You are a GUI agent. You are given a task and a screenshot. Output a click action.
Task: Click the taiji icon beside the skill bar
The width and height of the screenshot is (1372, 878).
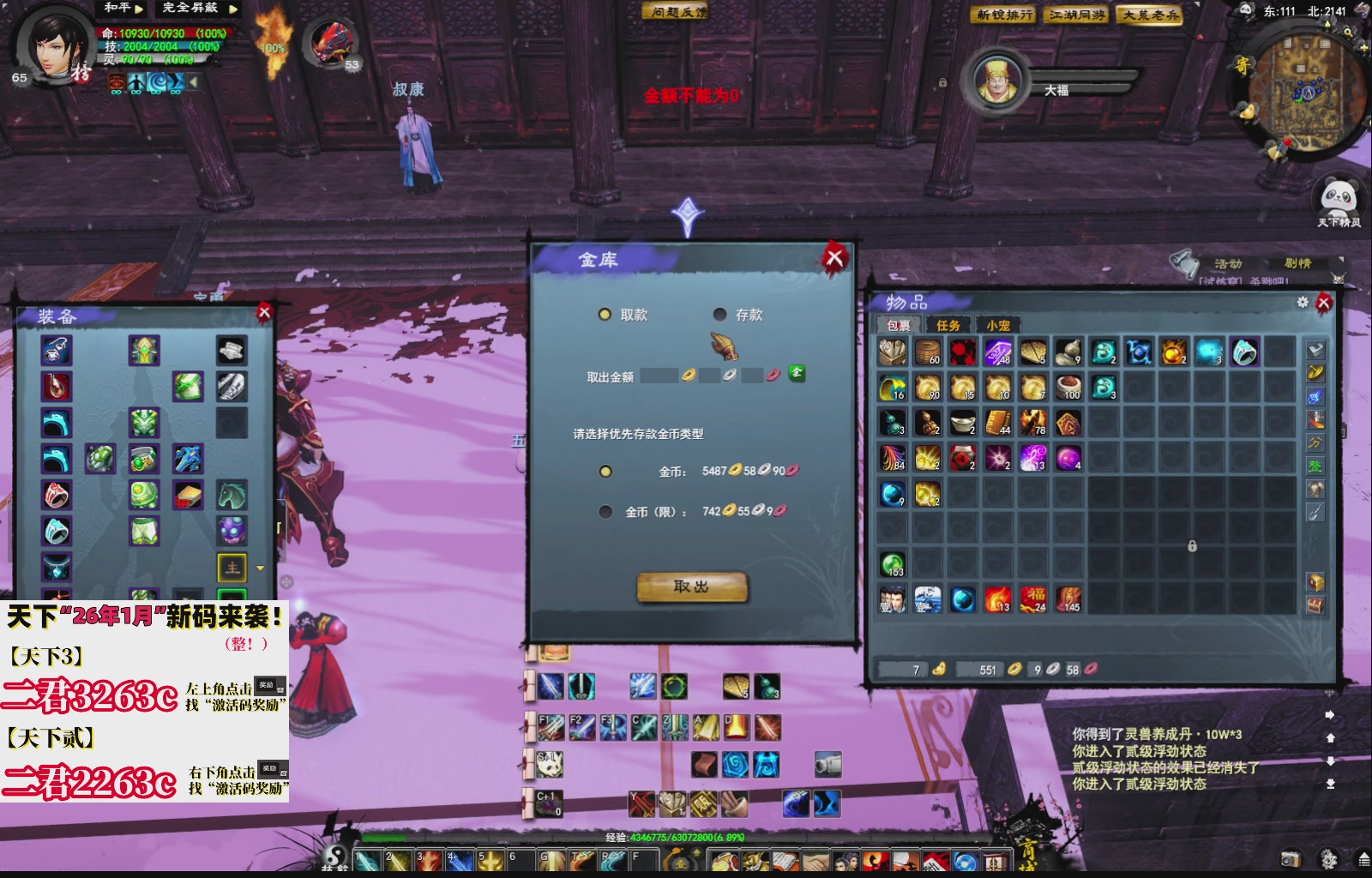point(334,854)
